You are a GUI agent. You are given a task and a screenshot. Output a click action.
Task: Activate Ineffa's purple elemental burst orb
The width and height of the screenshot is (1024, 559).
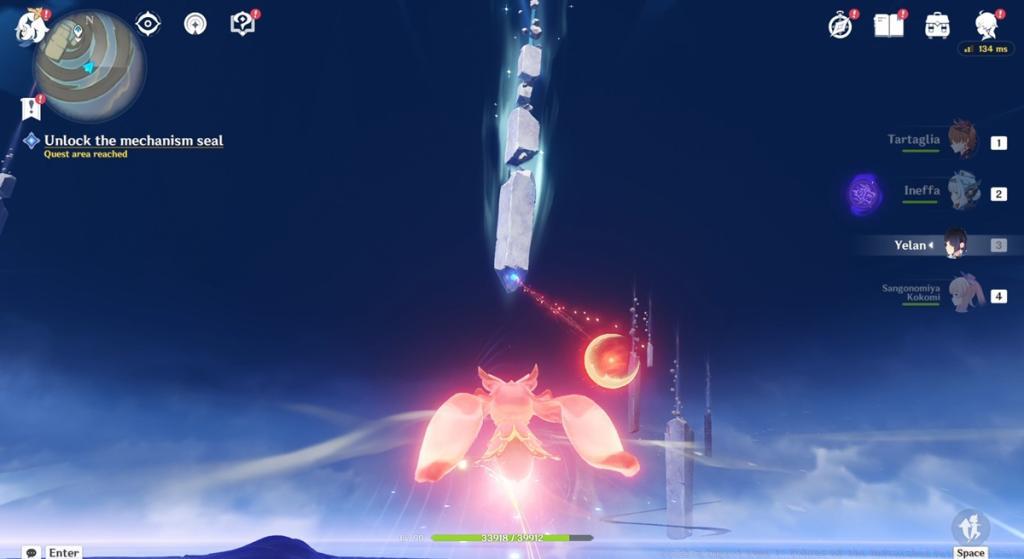tap(864, 194)
